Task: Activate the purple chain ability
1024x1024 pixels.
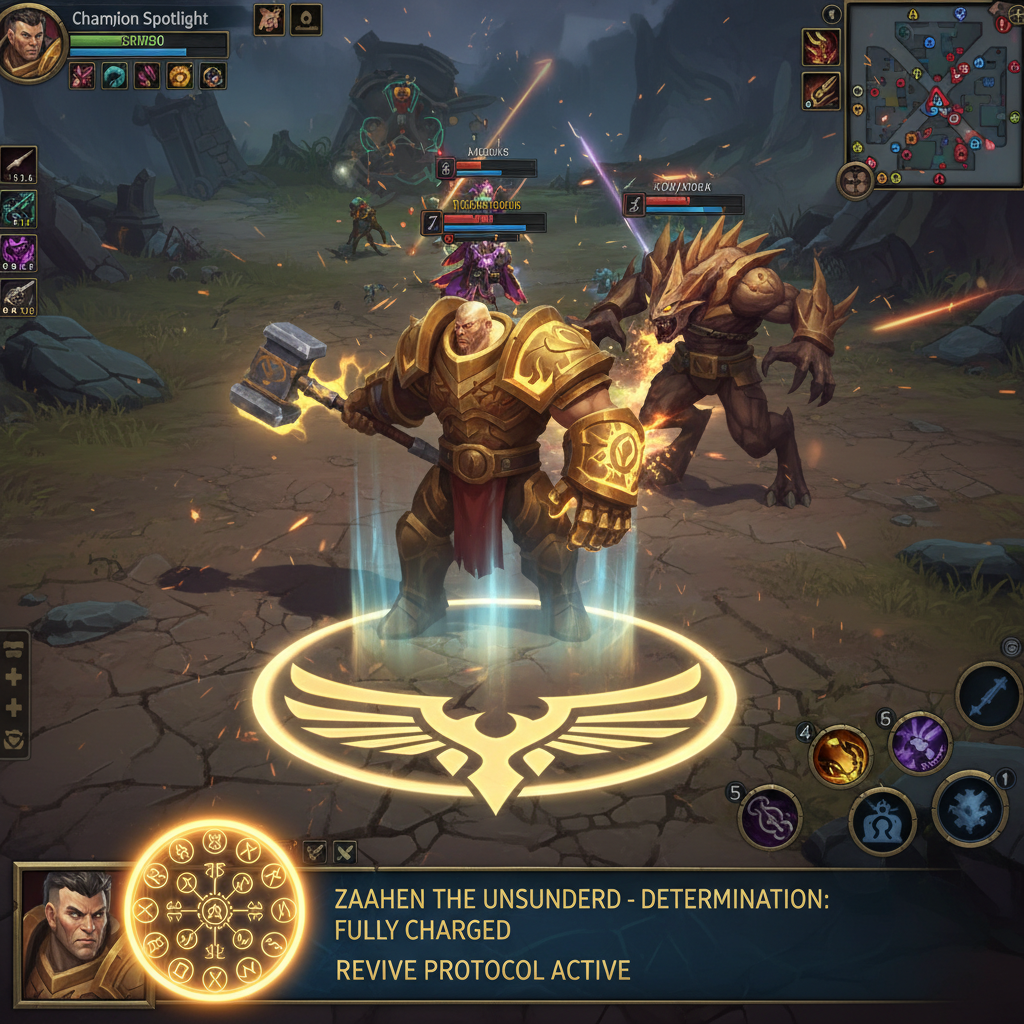Action: [770, 817]
